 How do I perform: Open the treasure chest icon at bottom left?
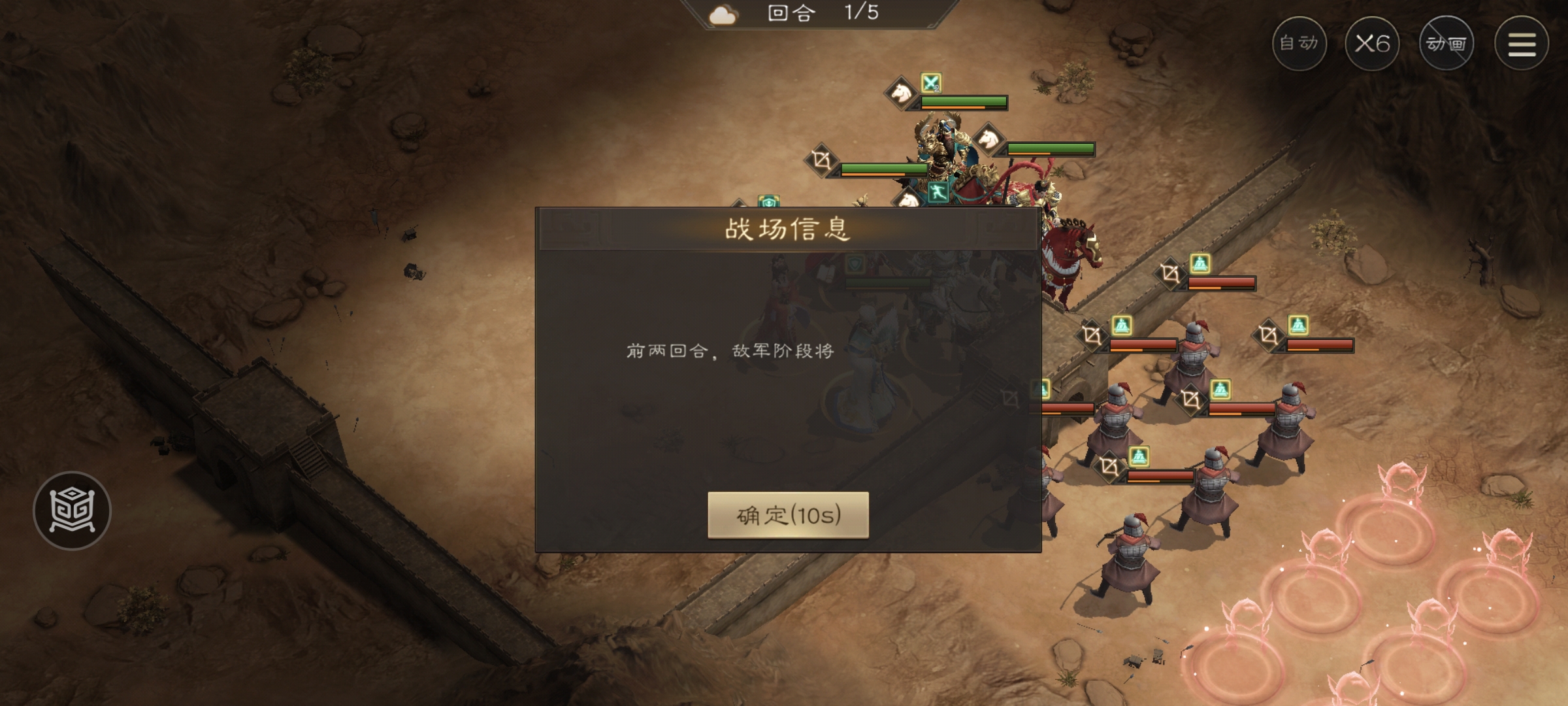coord(74,511)
